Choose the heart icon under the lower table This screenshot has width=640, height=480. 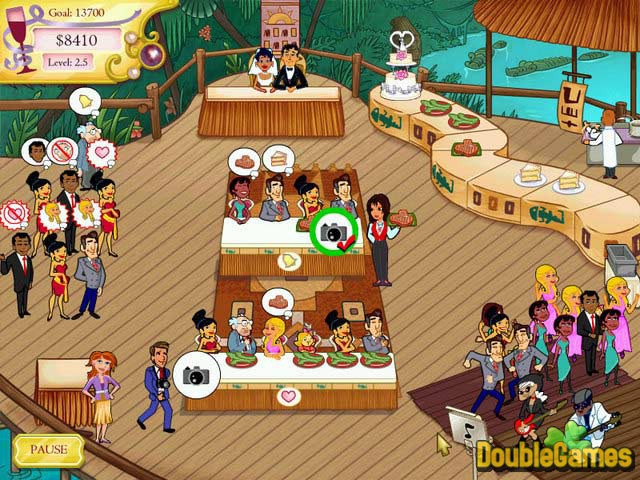pos(289,397)
